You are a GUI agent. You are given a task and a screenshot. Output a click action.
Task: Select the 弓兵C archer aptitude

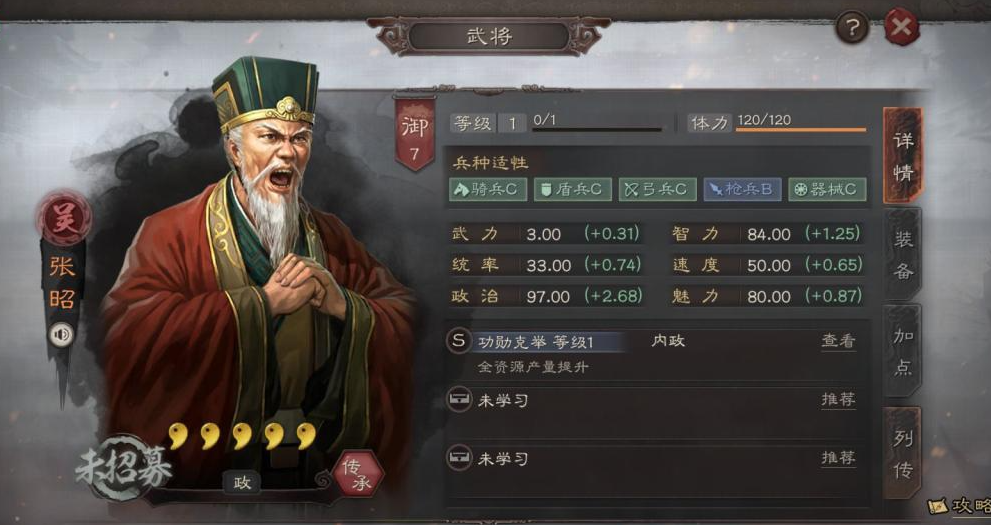click(657, 189)
